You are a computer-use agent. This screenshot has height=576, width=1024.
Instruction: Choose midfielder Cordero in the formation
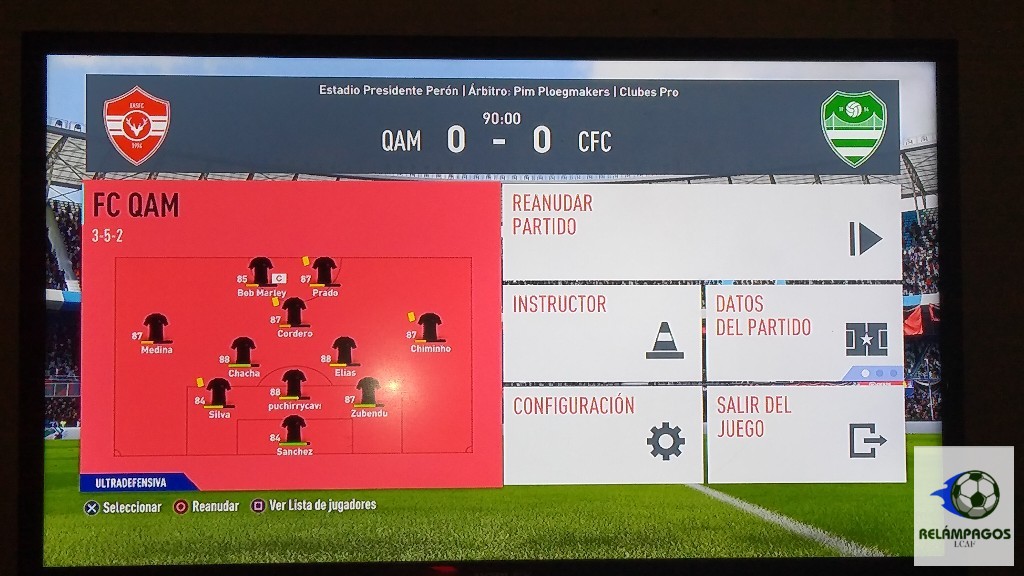pyautogui.click(x=294, y=314)
